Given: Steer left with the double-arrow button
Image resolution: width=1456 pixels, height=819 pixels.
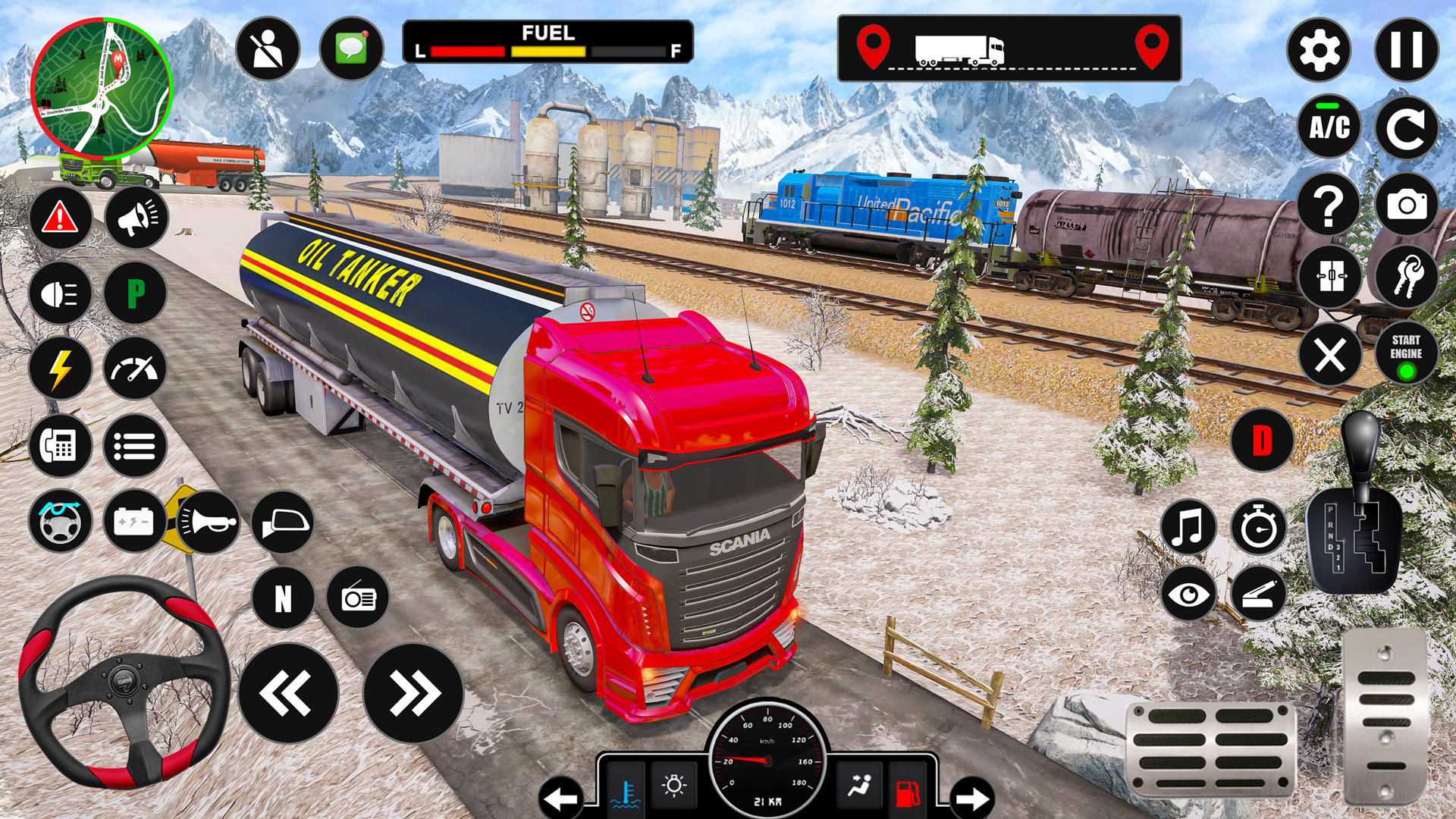Looking at the screenshot, I should (x=288, y=693).
